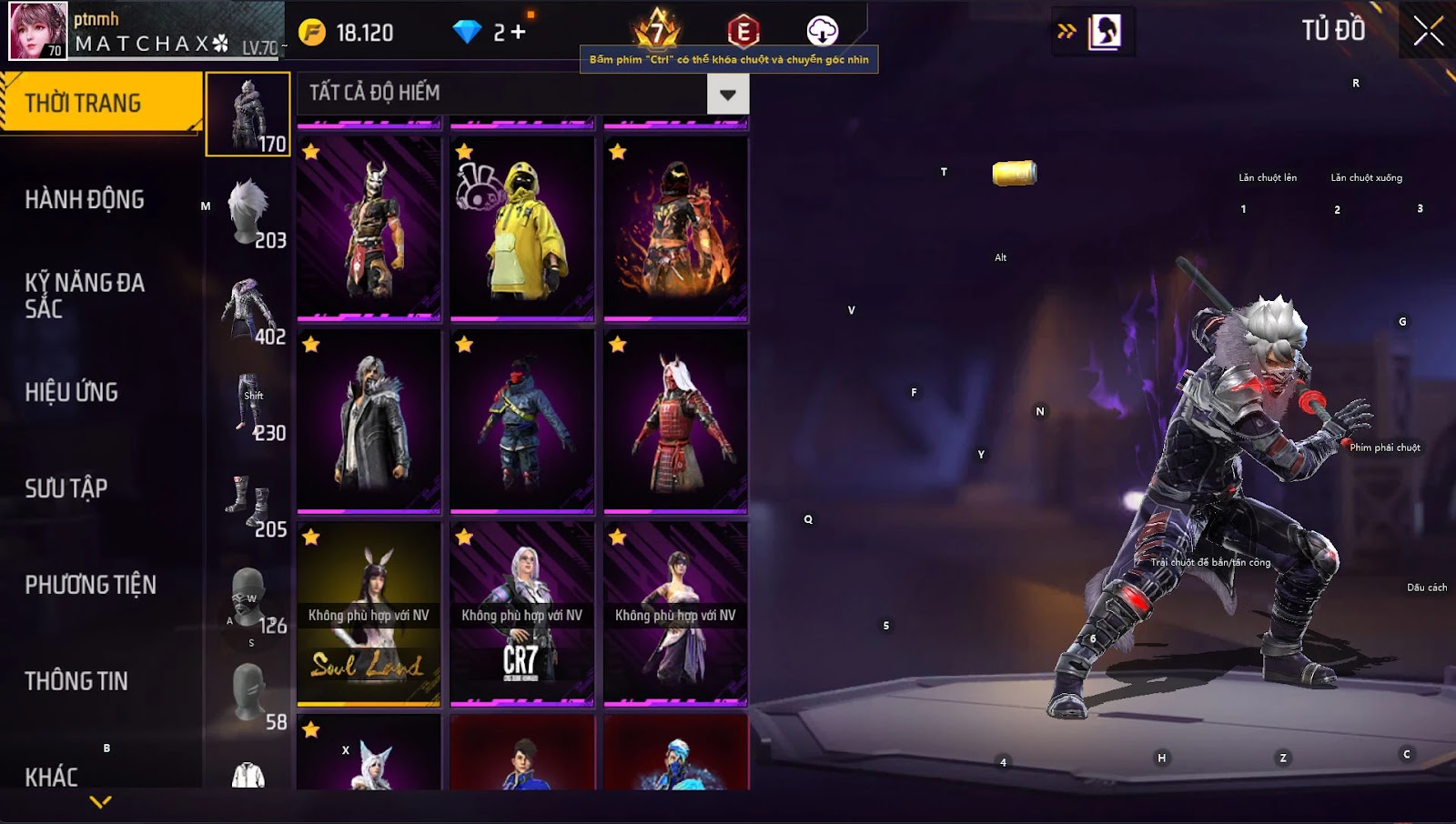Select the CR7 outfit tile
Screen dimensions: 1456x824
click(522, 614)
